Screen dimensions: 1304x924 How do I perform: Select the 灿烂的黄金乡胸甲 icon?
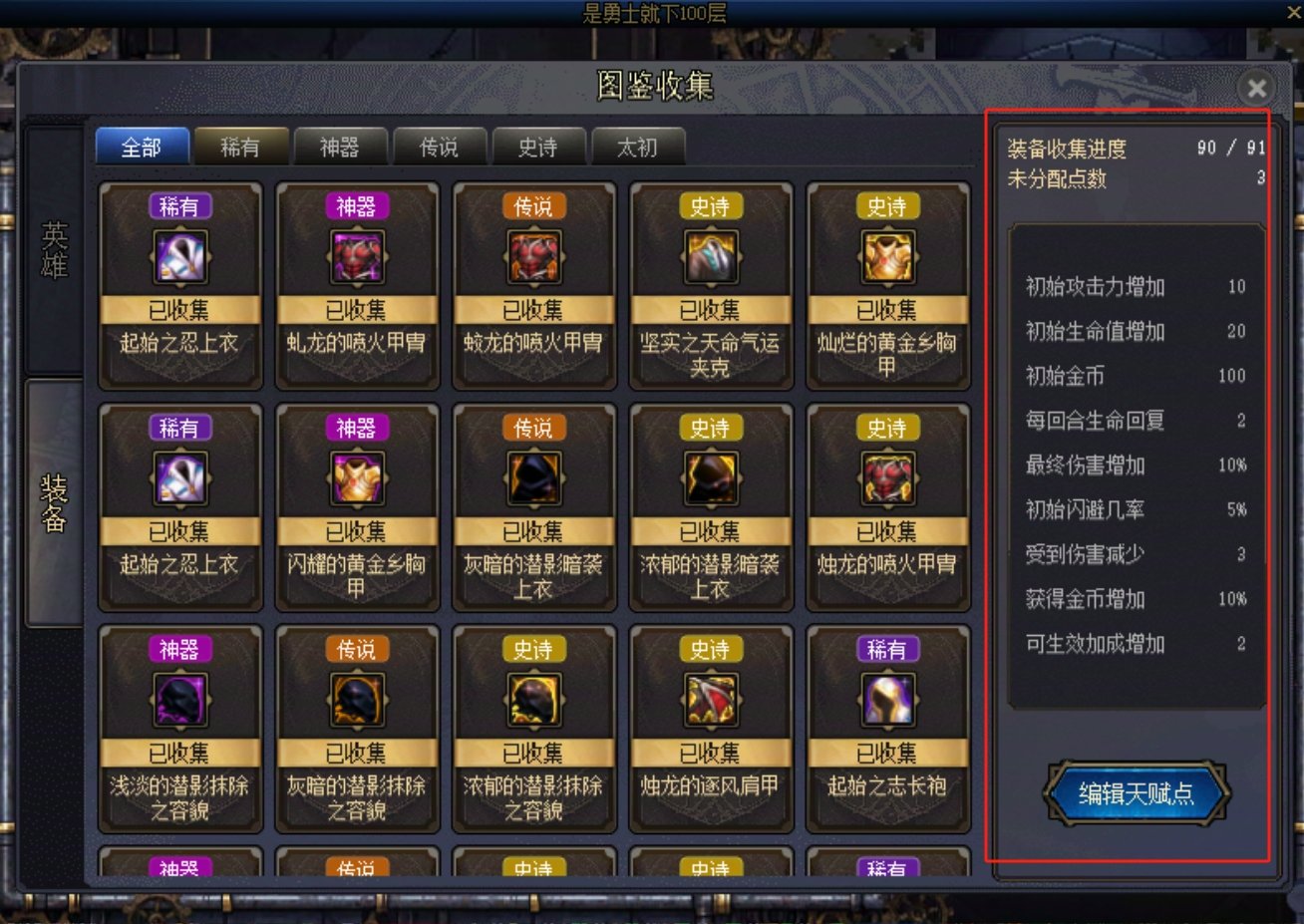point(887,255)
